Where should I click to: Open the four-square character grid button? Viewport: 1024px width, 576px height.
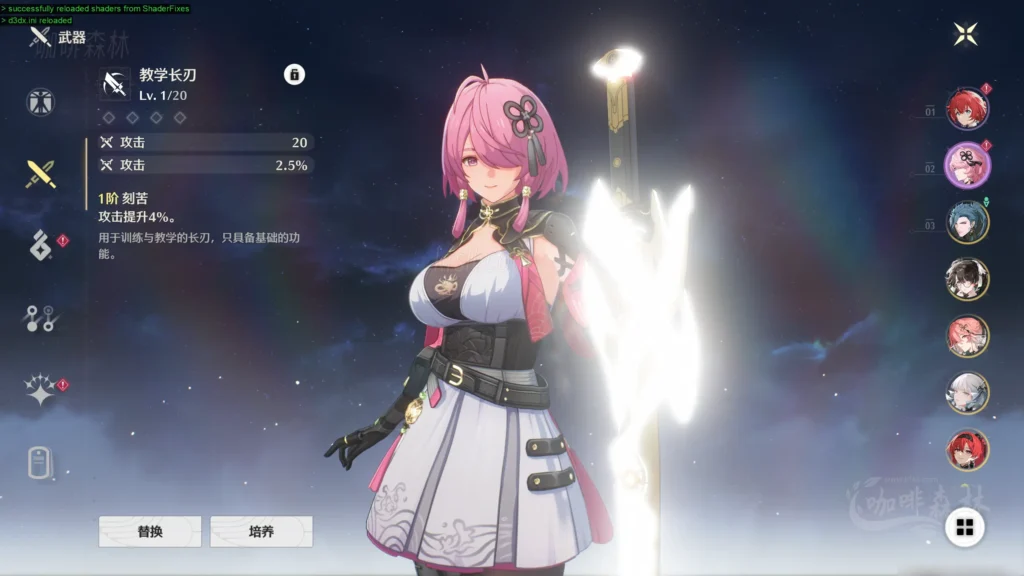coord(965,527)
